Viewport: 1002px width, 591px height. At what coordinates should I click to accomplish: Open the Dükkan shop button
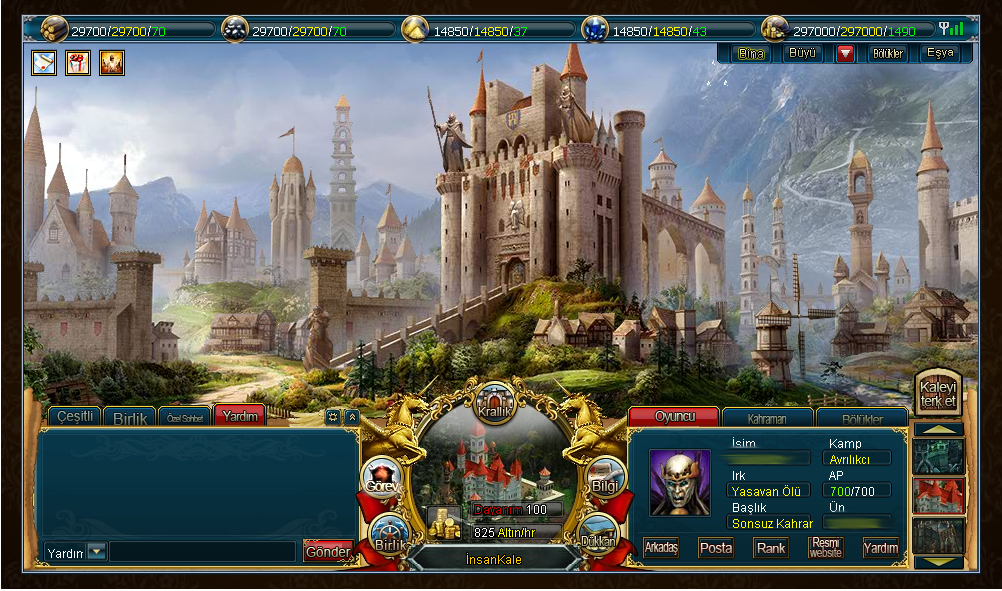tap(598, 533)
